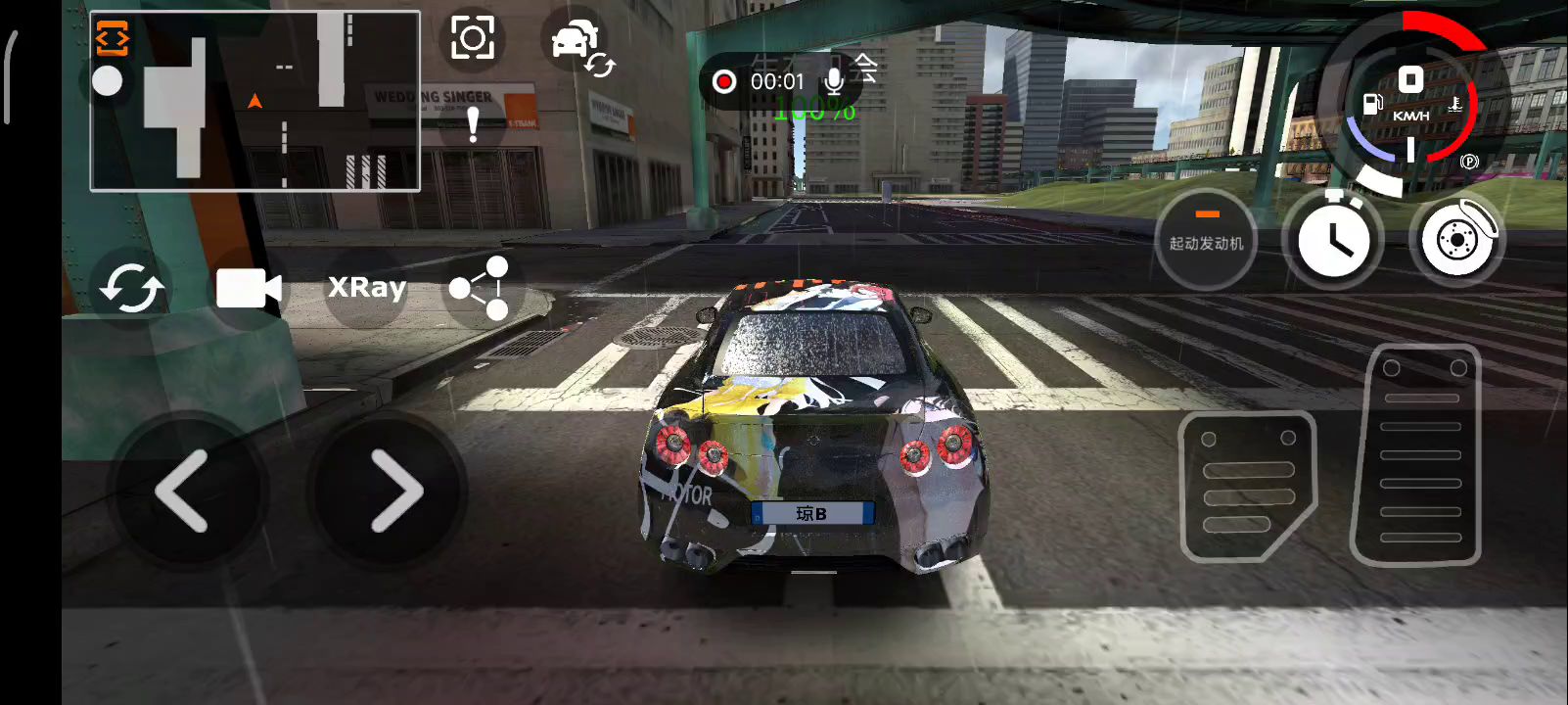Tap the brake pedal

tap(1247, 487)
